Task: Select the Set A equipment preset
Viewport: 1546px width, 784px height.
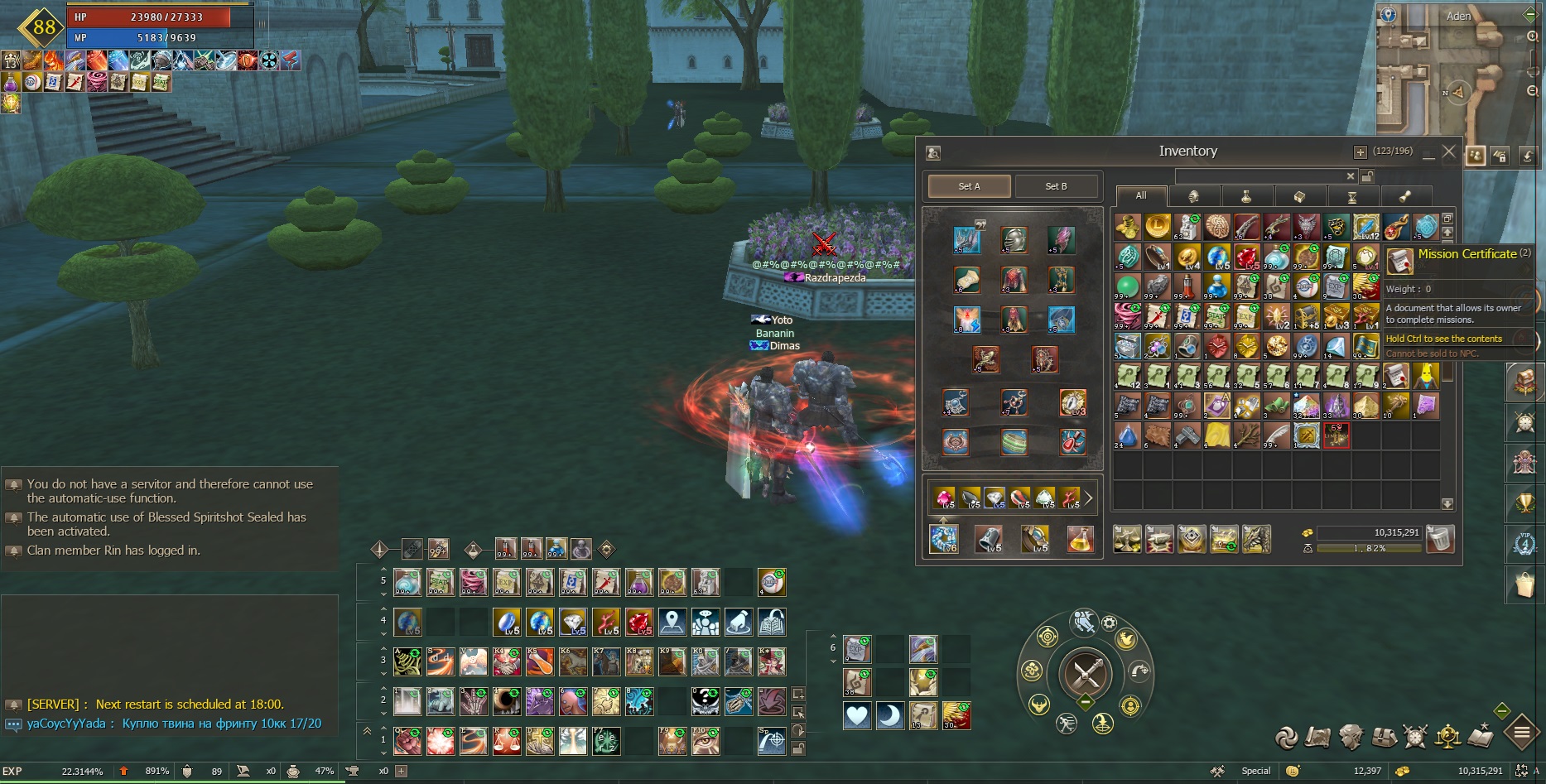Action: (x=969, y=186)
